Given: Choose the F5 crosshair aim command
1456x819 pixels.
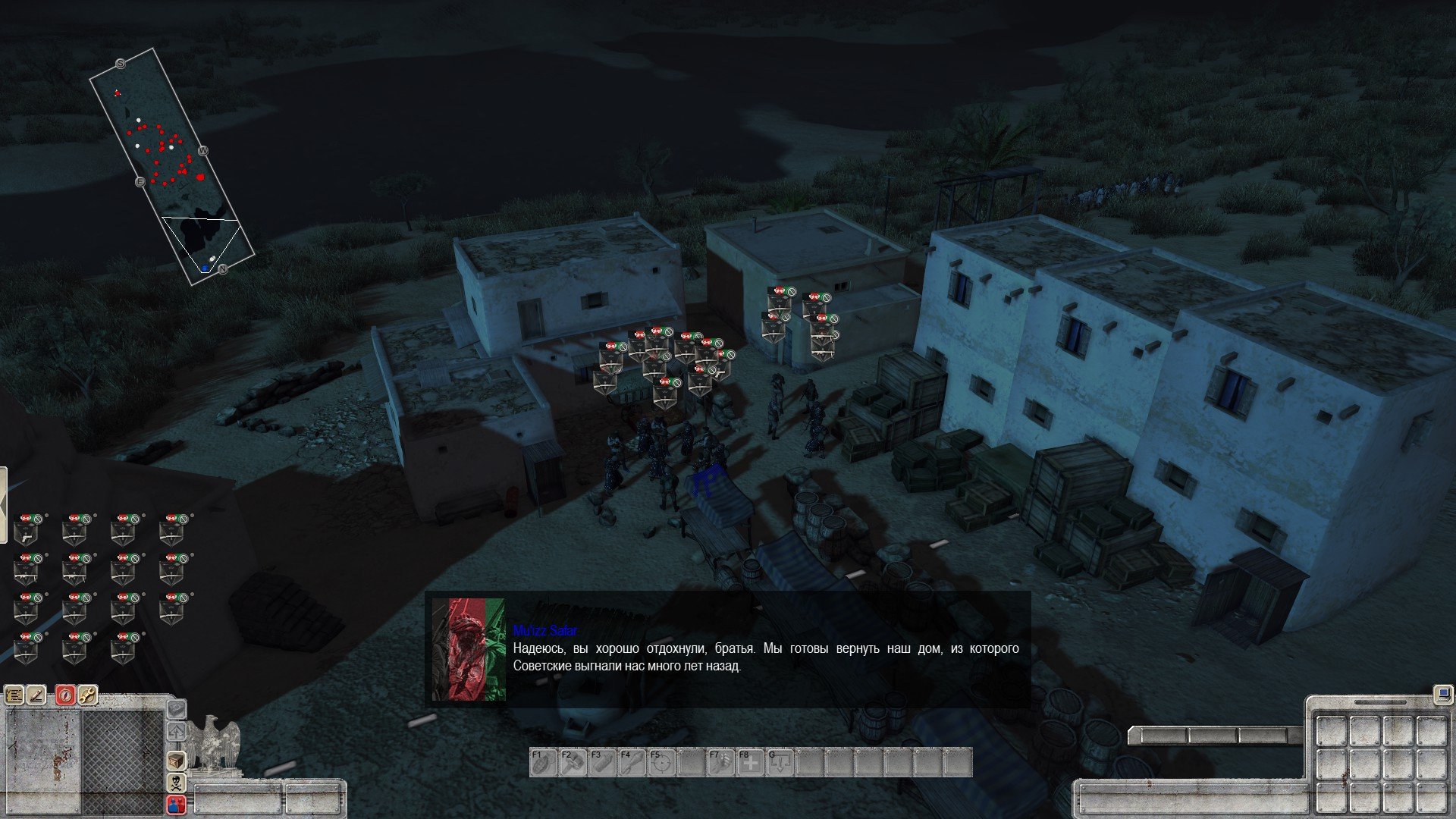Looking at the screenshot, I should 661,762.
